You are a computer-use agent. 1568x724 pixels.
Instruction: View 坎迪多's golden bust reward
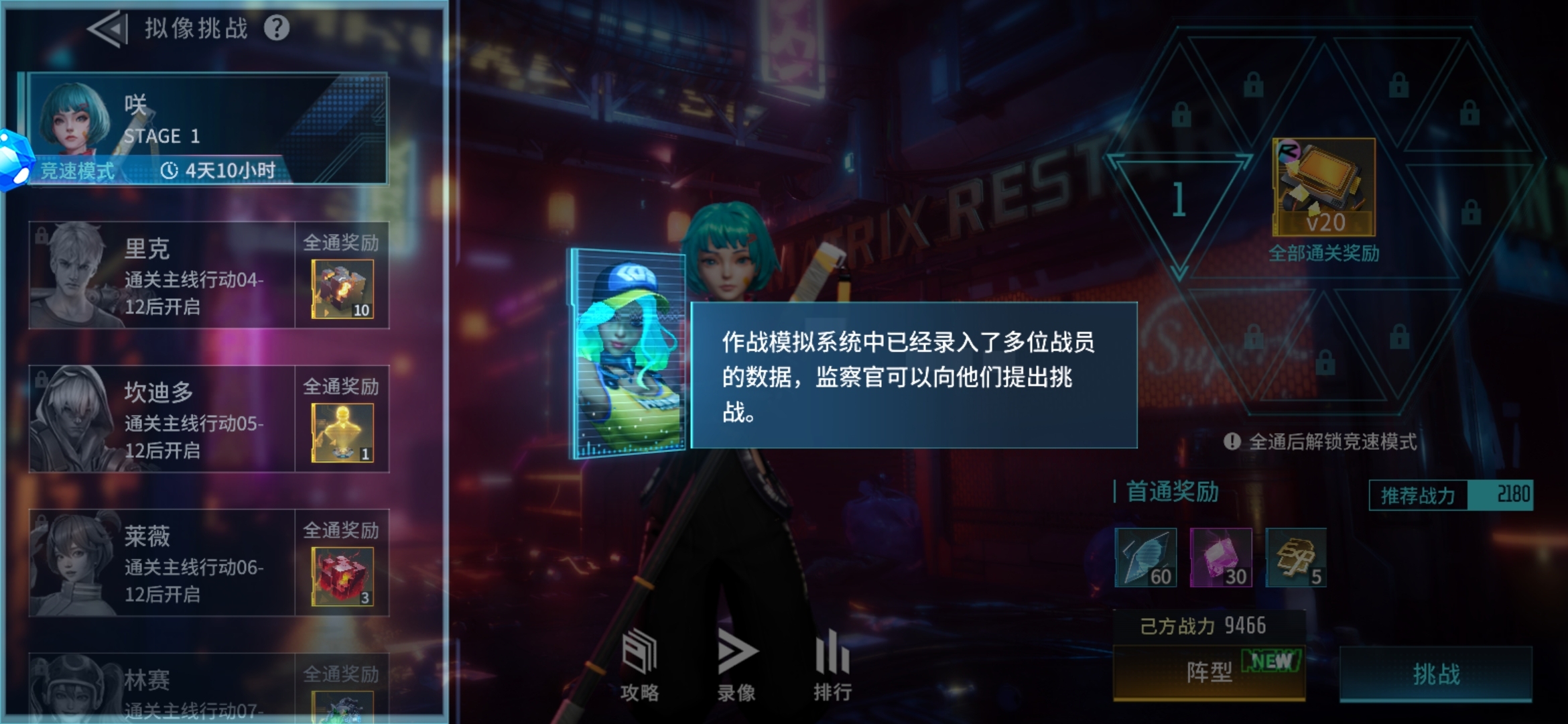tap(342, 430)
